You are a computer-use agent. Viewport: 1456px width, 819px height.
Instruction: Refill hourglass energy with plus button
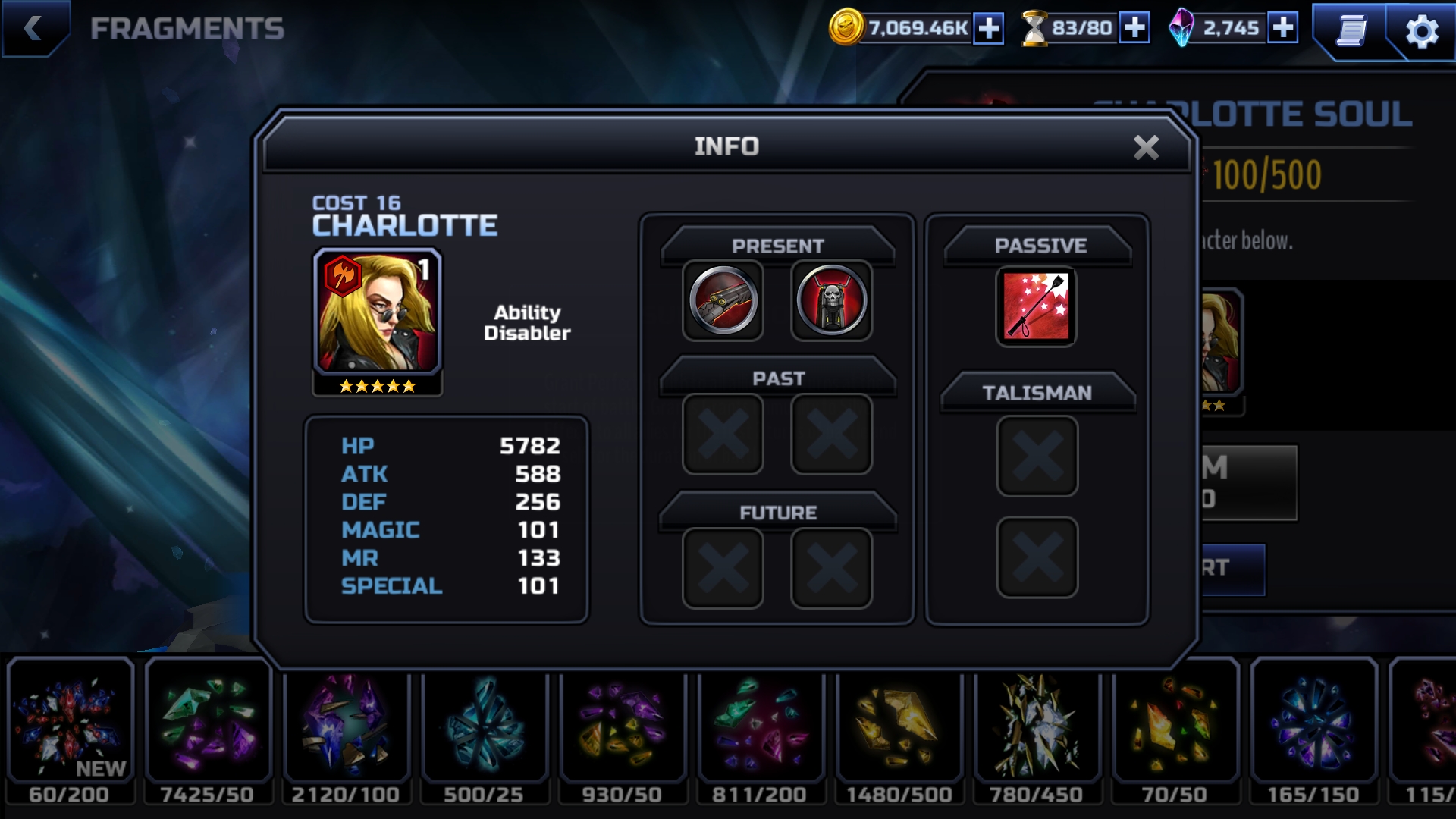click(x=1134, y=28)
